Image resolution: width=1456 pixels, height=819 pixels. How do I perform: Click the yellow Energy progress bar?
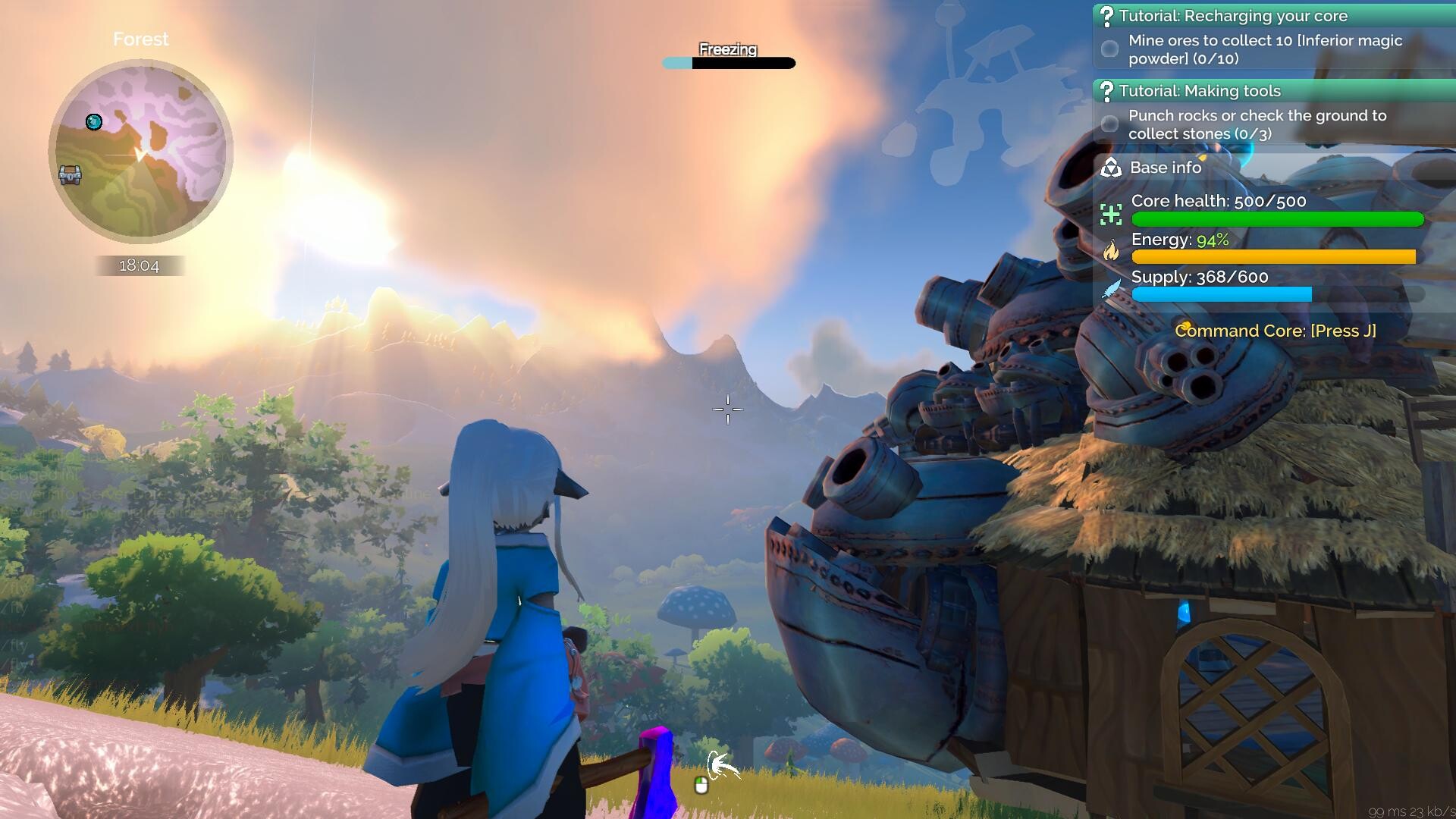pyautogui.click(x=1274, y=257)
